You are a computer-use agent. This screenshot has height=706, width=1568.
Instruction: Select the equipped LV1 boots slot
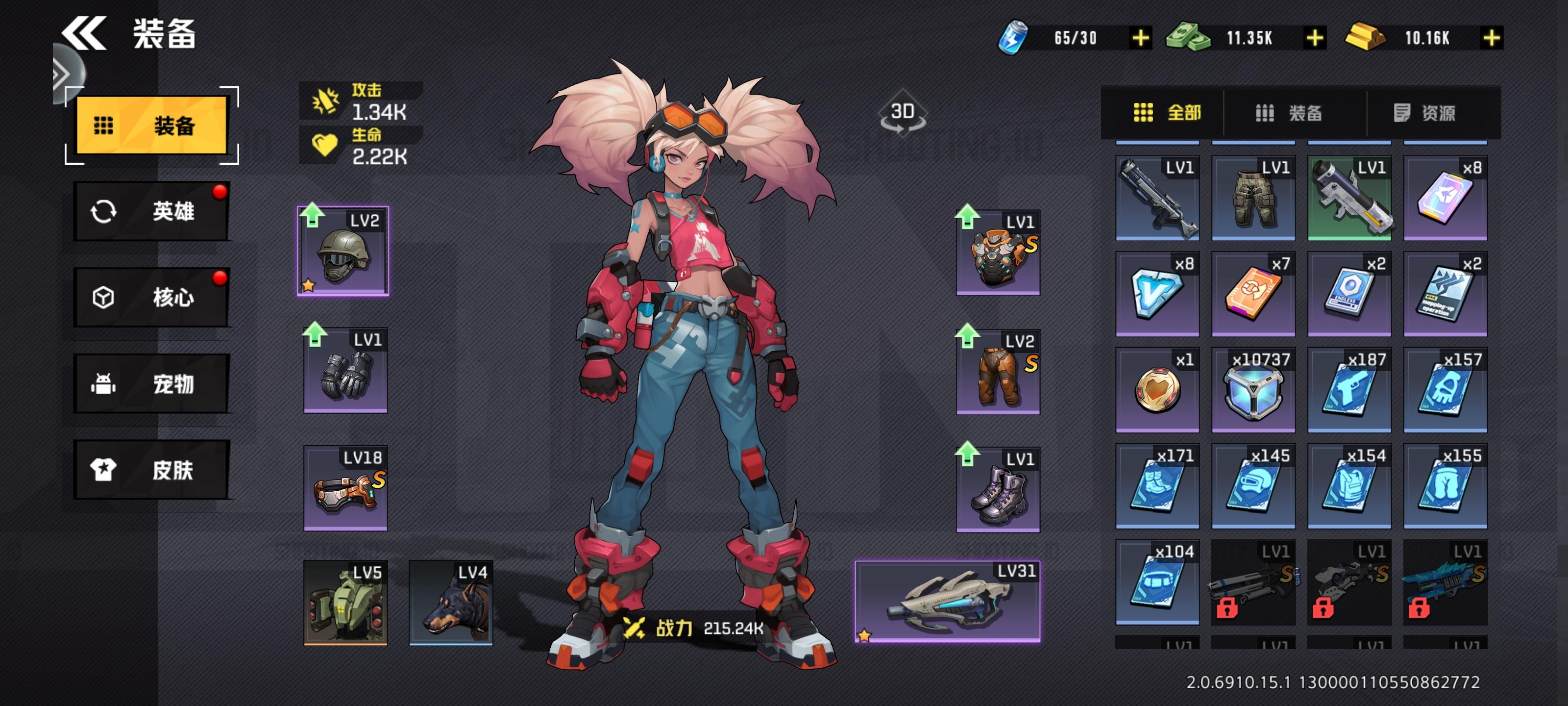(998, 491)
